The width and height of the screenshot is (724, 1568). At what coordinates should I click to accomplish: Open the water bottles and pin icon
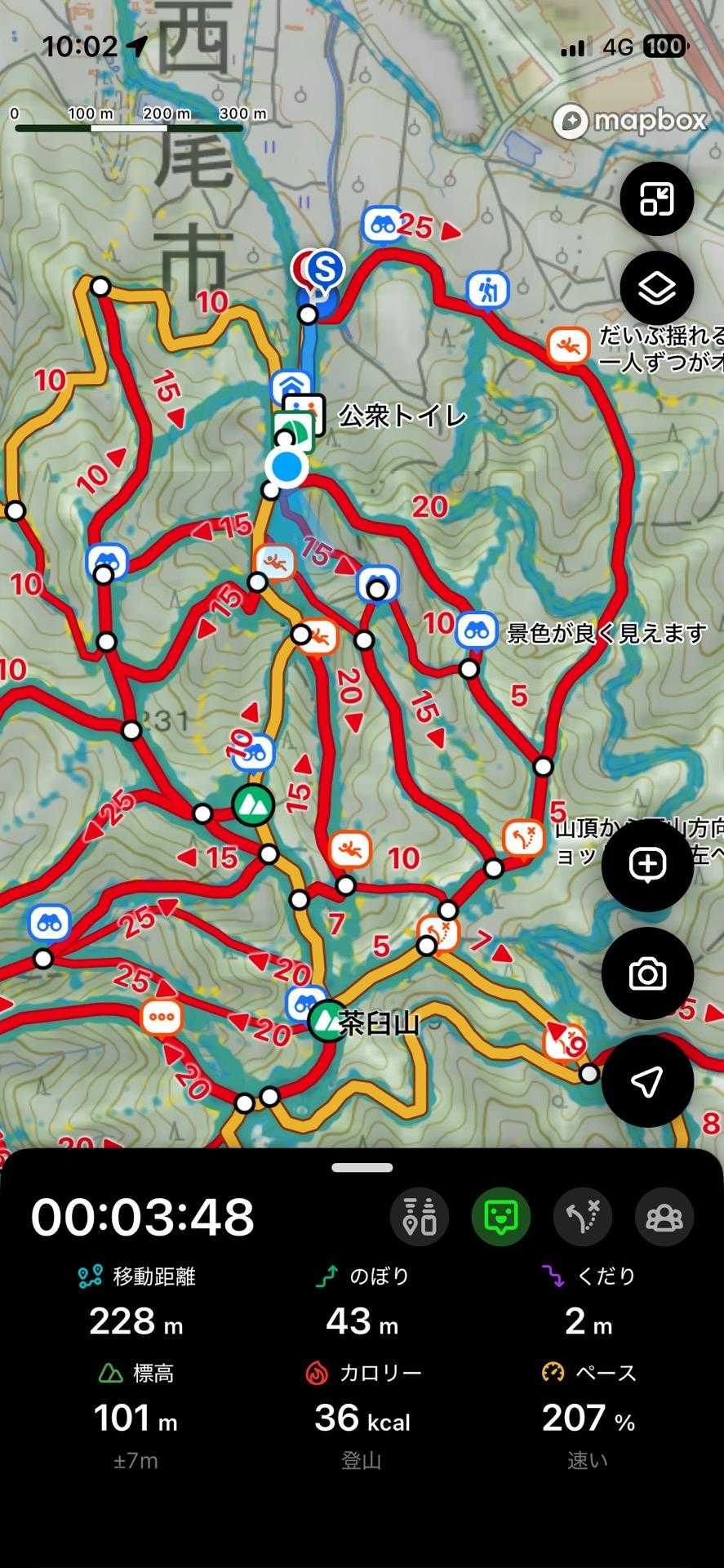[420, 1217]
